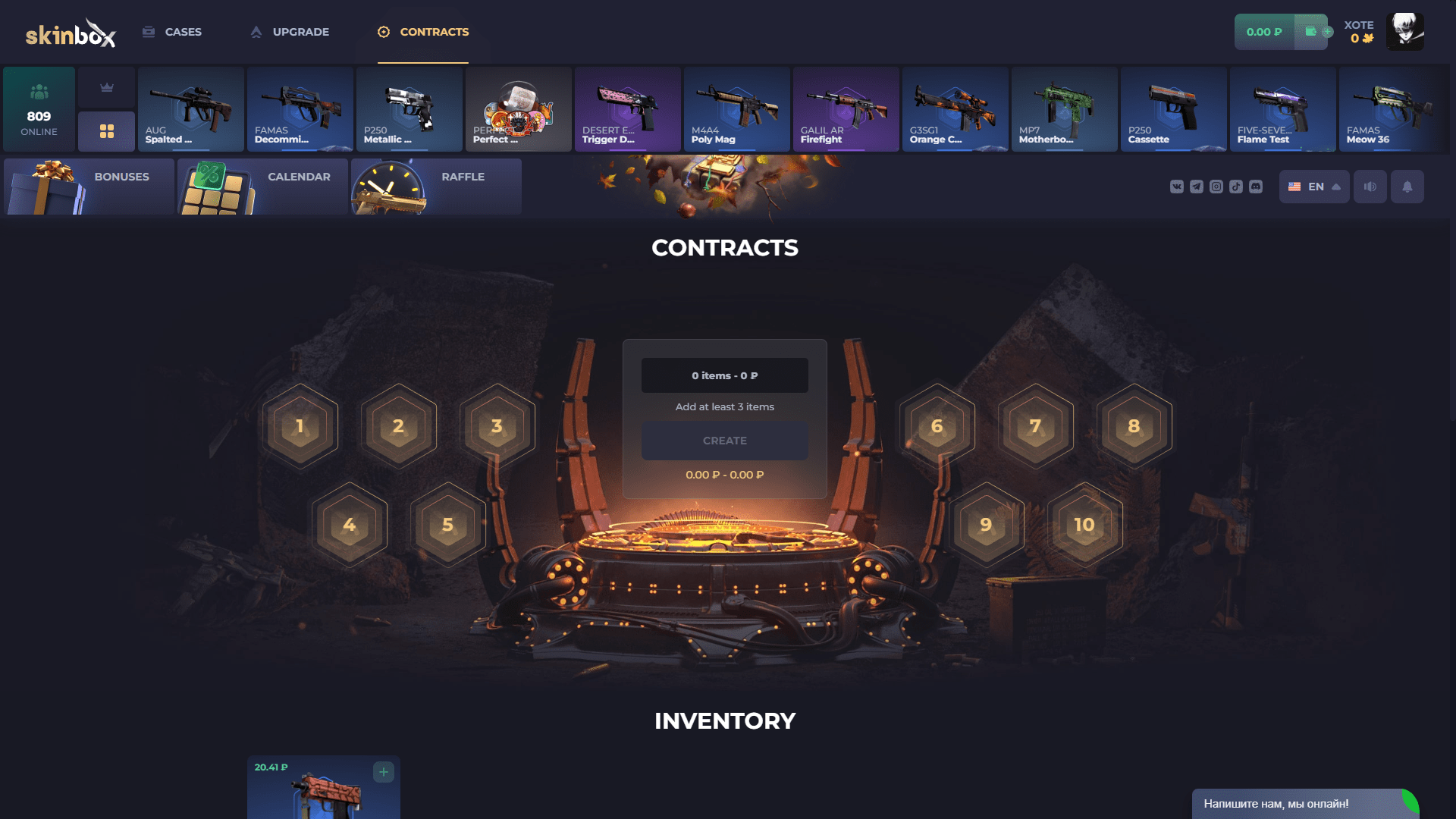The width and height of the screenshot is (1456, 819).
Task: Open the VK social media icon
Action: click(x=1177, y=187)
